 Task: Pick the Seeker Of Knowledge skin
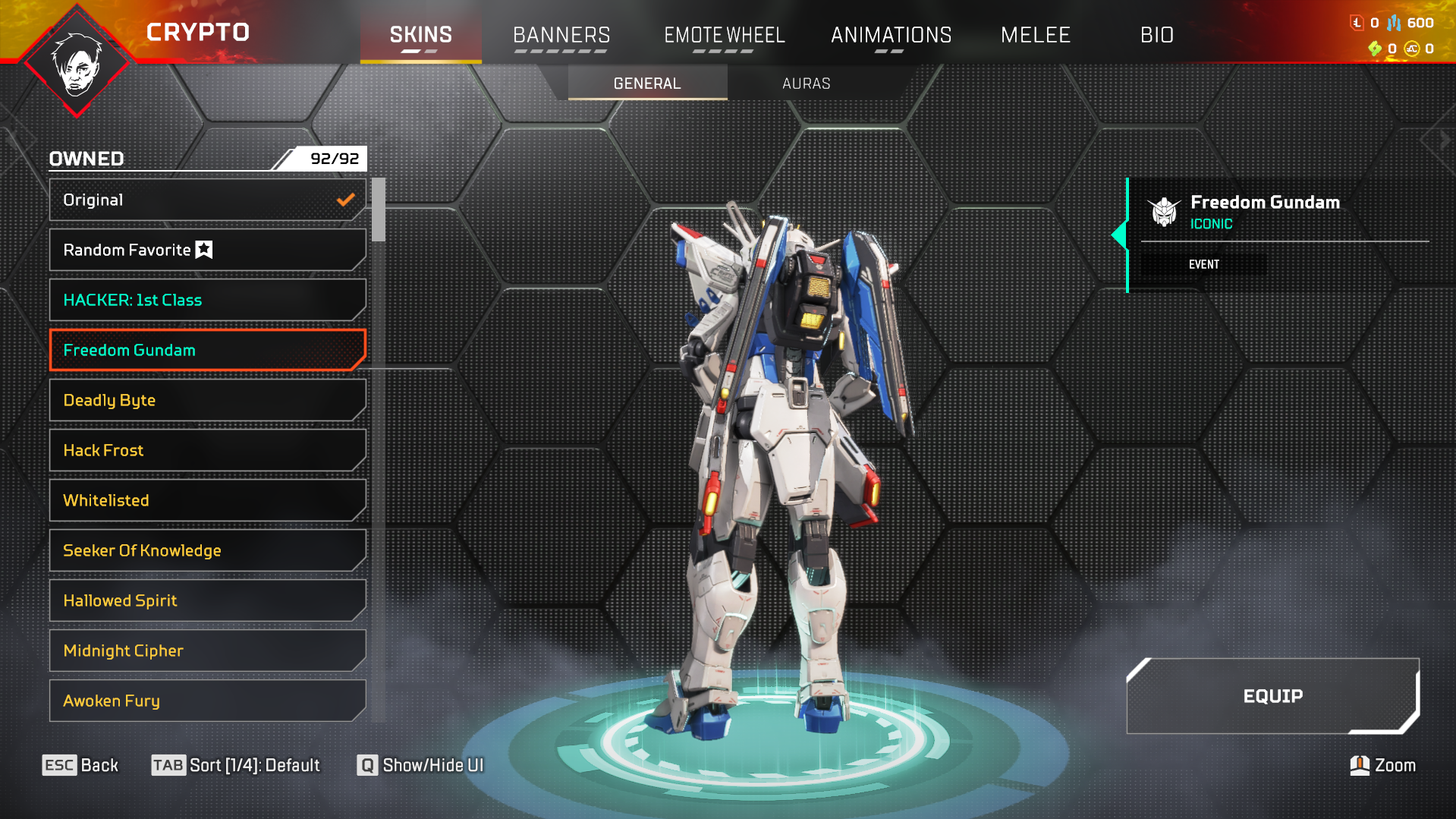pyautogui.click(x=207, y=550)
